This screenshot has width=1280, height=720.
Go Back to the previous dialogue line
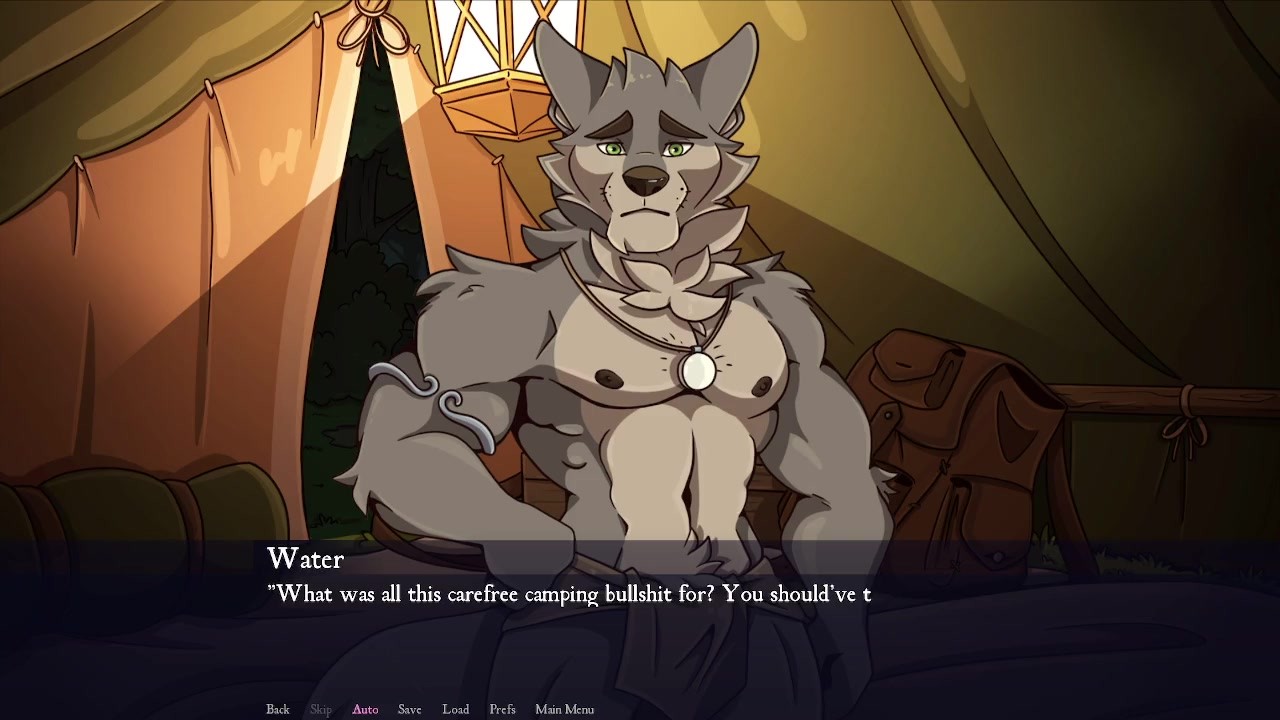pyautogui.click(x=278, y=709)
